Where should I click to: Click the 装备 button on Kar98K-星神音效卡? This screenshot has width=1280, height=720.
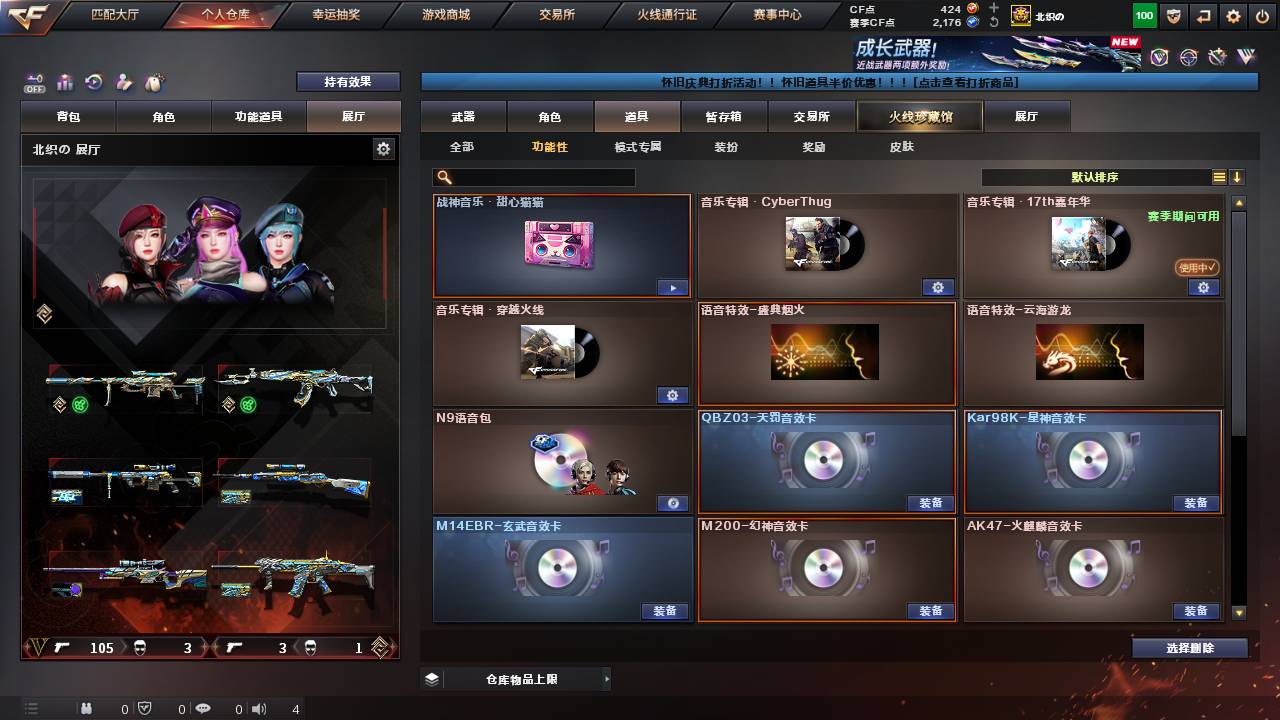point(1196,503)
